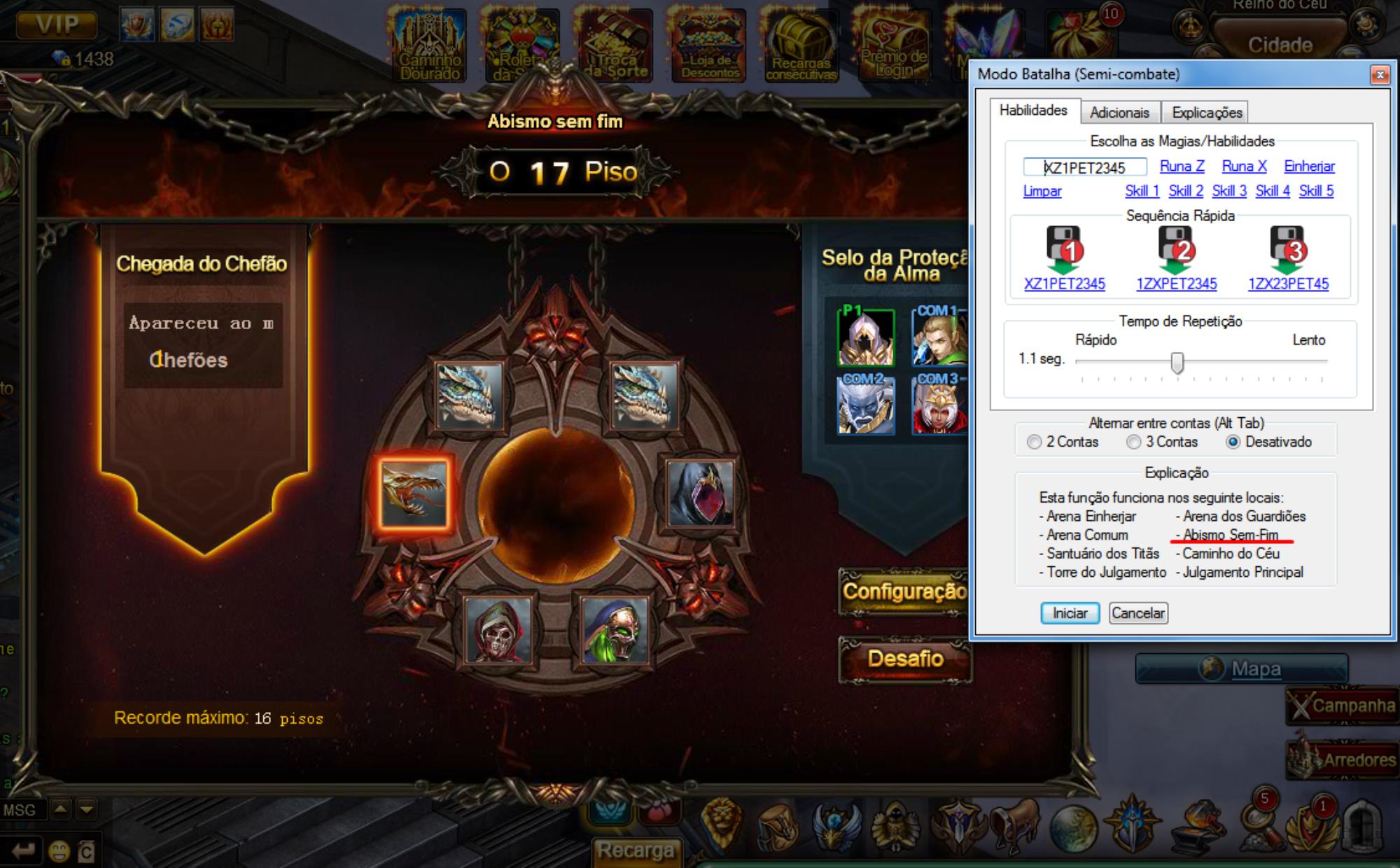Choose the 3 Contas option
This screenshot has height=868, width=1400.
1134,442
